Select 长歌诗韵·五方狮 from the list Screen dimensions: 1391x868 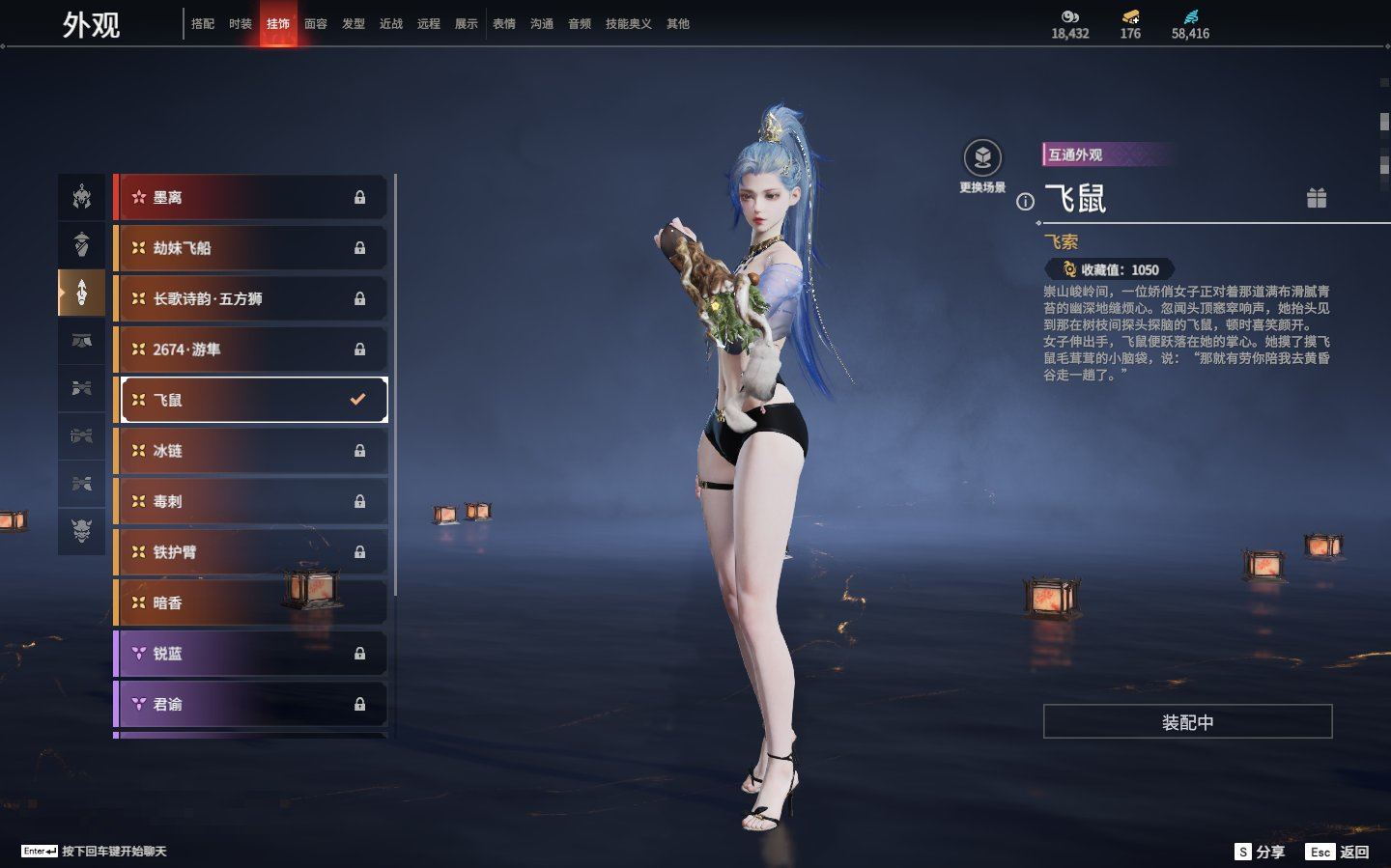[x=251, y=299]
